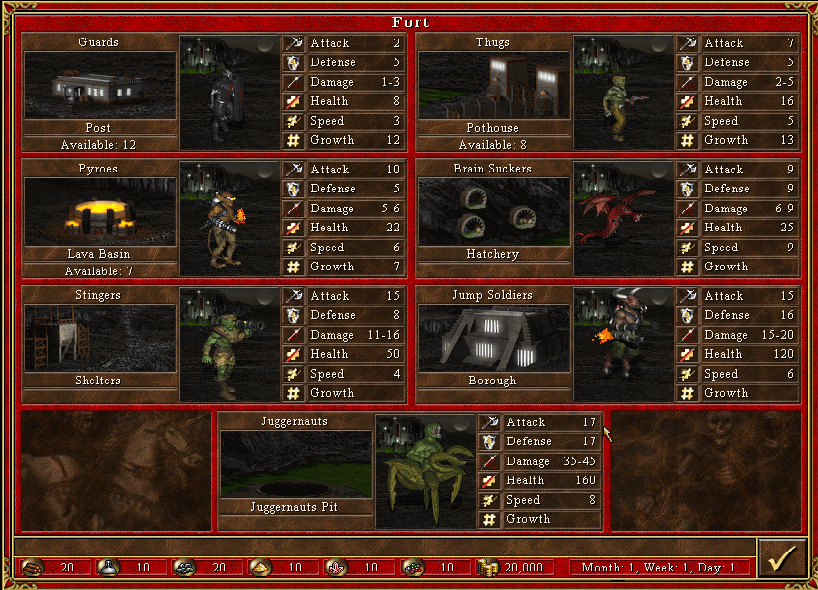Screen dimensions: 818x590
Task: Open the Pothouse dwelling picture
Action: [x=493, y=85]
